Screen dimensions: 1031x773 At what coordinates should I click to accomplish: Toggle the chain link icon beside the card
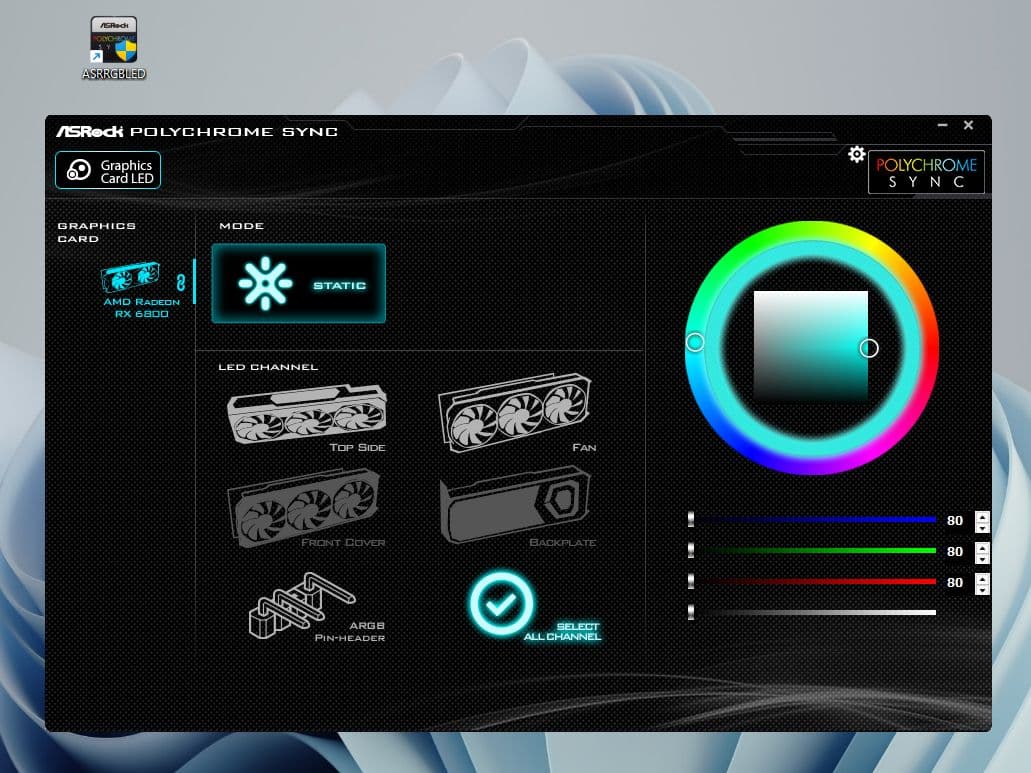coord(181,281)
